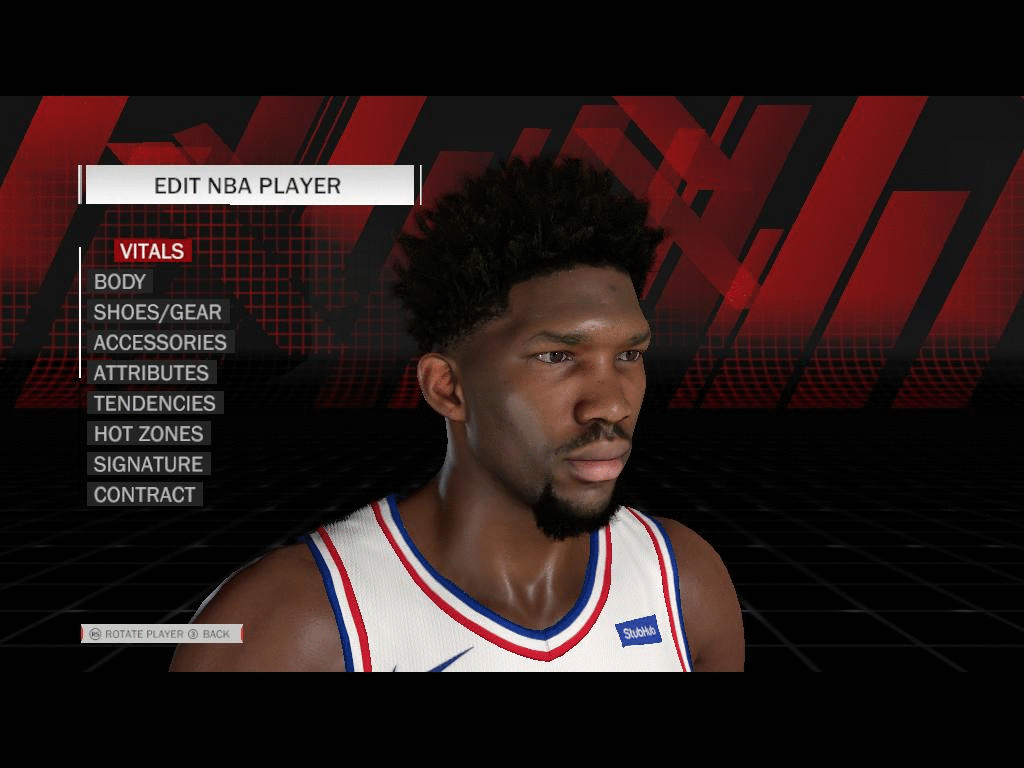
Task: Open the Tendencies section
Action: pyautogui.click(x=154, y=403)
